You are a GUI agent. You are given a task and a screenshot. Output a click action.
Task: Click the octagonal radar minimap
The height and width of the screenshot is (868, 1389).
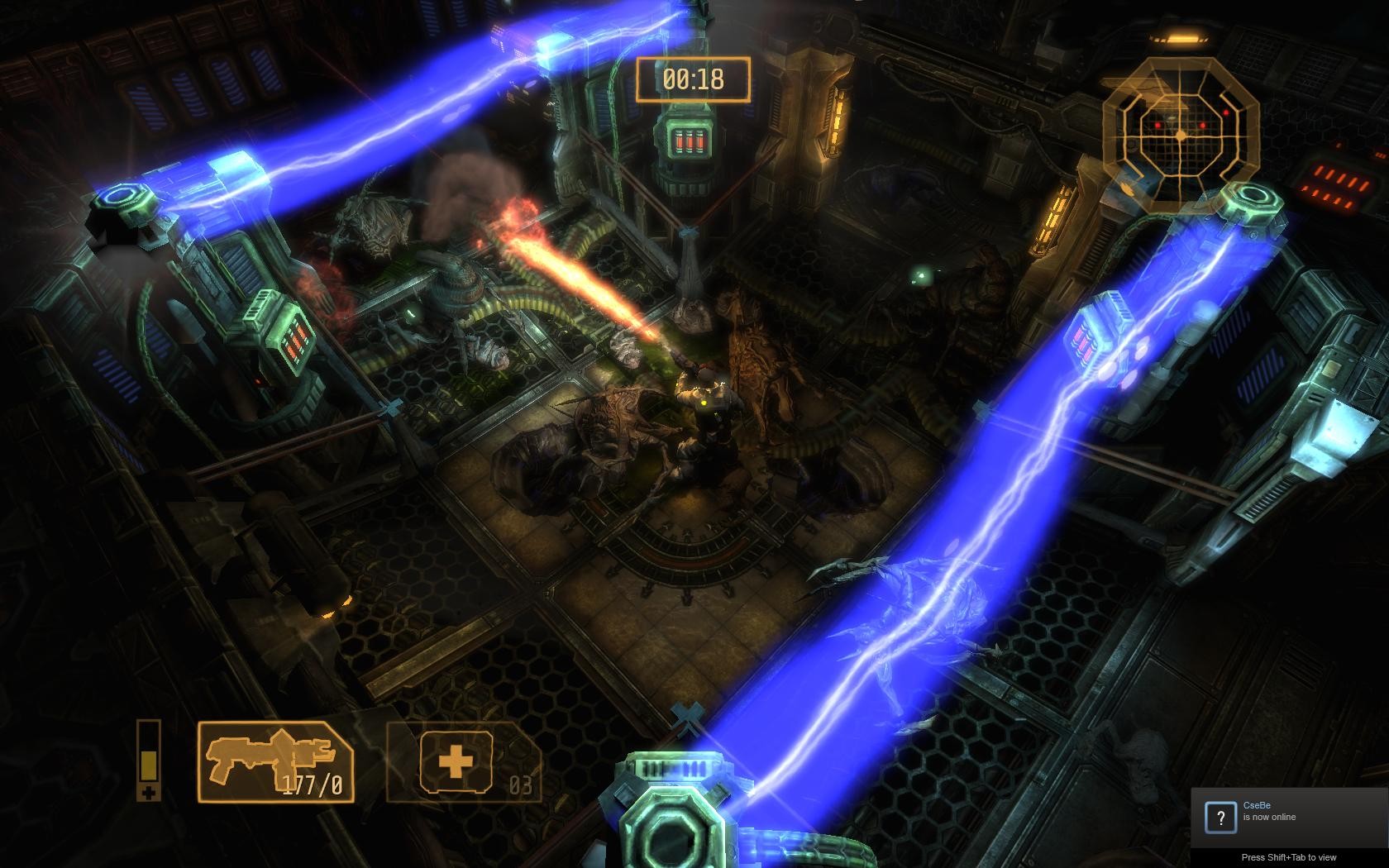pyautogui.click(x=1181, y=135)
